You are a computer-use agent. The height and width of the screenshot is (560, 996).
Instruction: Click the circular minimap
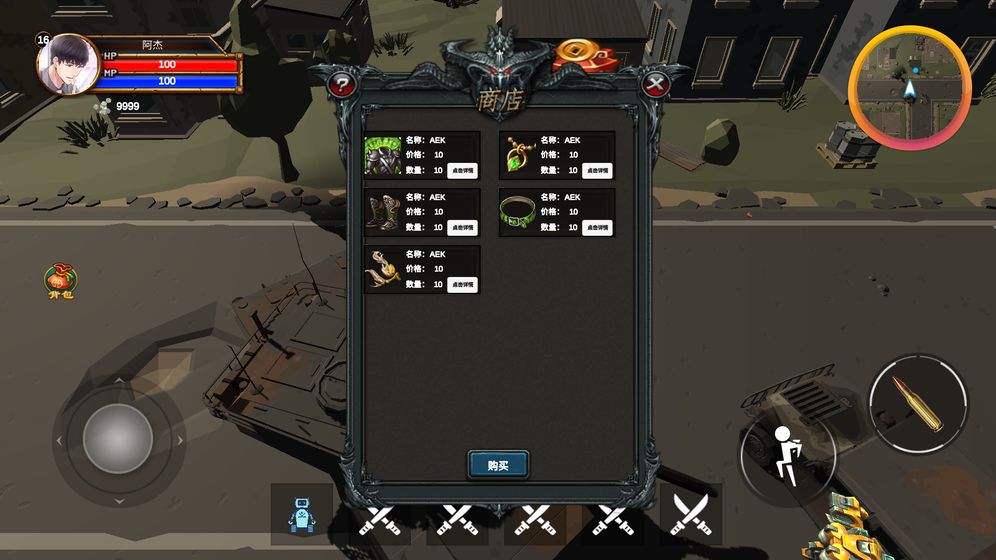909,87
